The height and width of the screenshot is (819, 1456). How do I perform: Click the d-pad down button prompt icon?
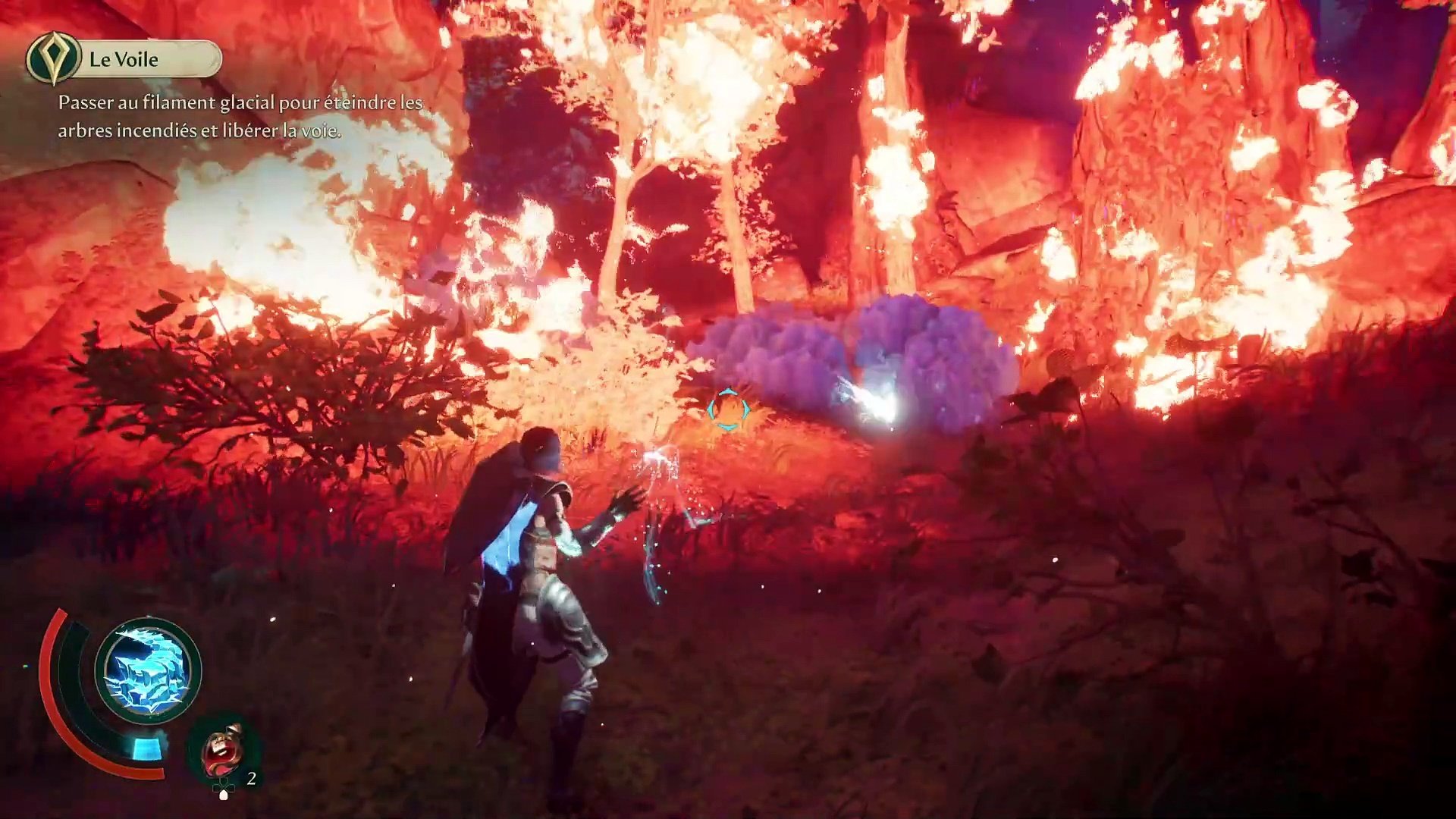[x=224, y=792]
